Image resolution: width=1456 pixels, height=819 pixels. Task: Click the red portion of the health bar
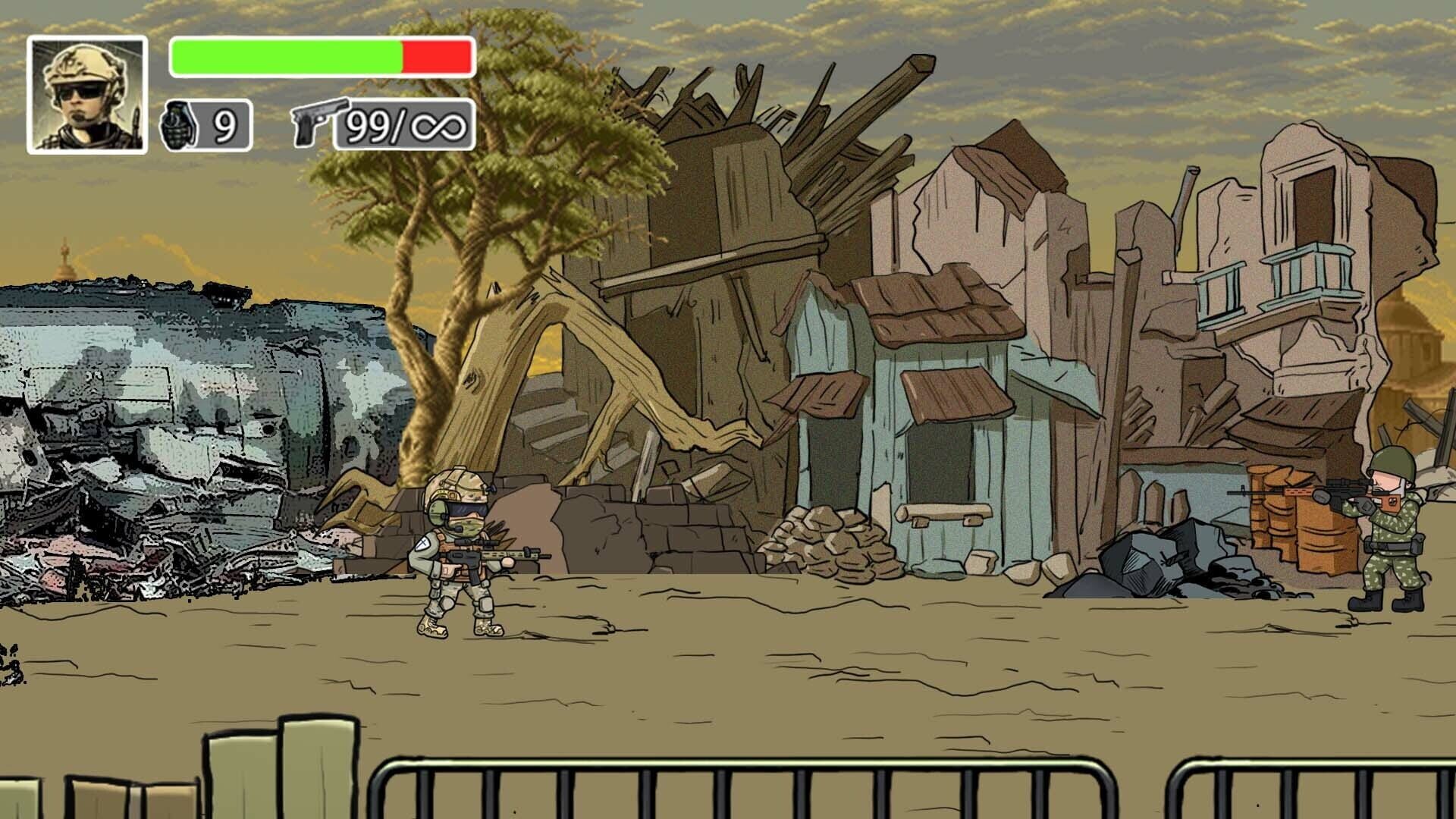[x=436, y=57]
